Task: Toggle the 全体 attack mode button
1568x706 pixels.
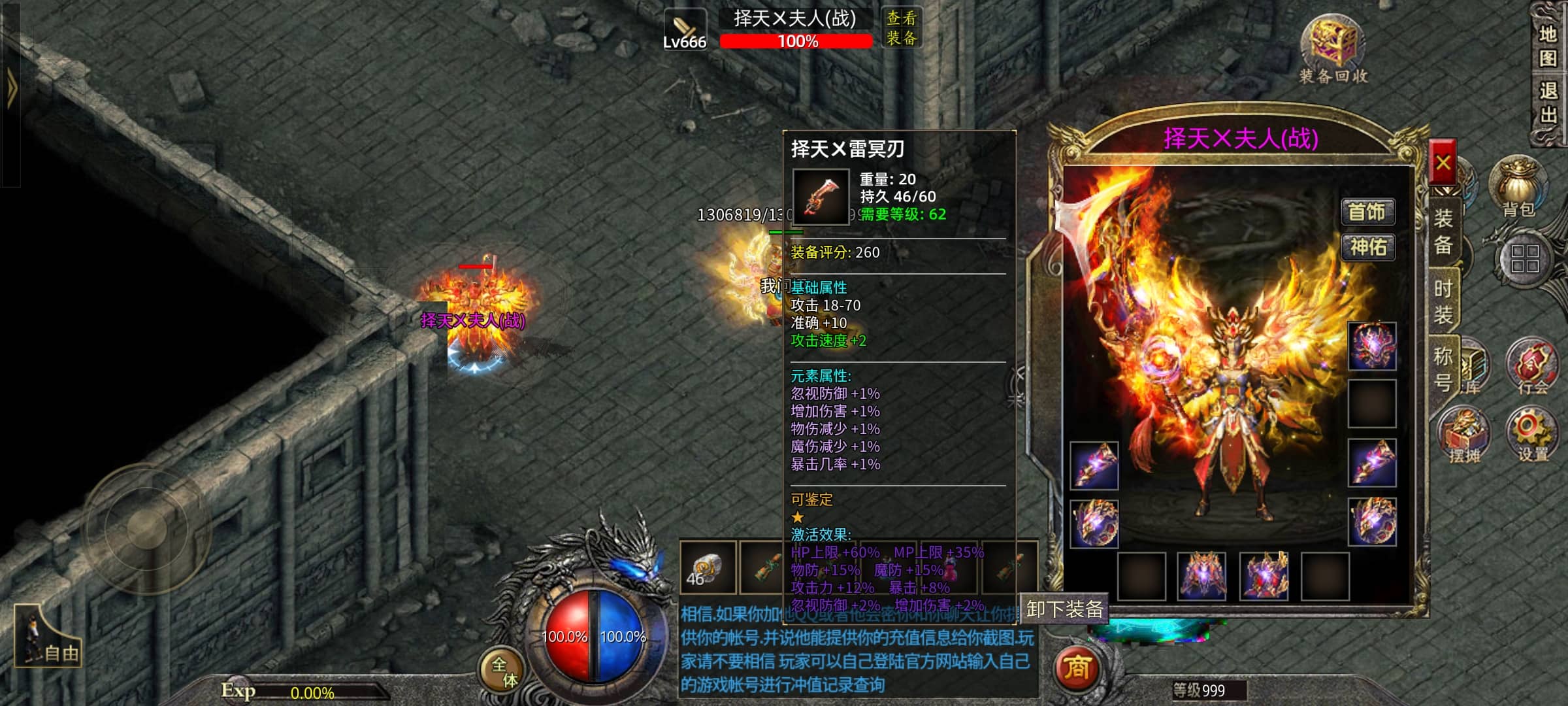Action: (503, 671)
